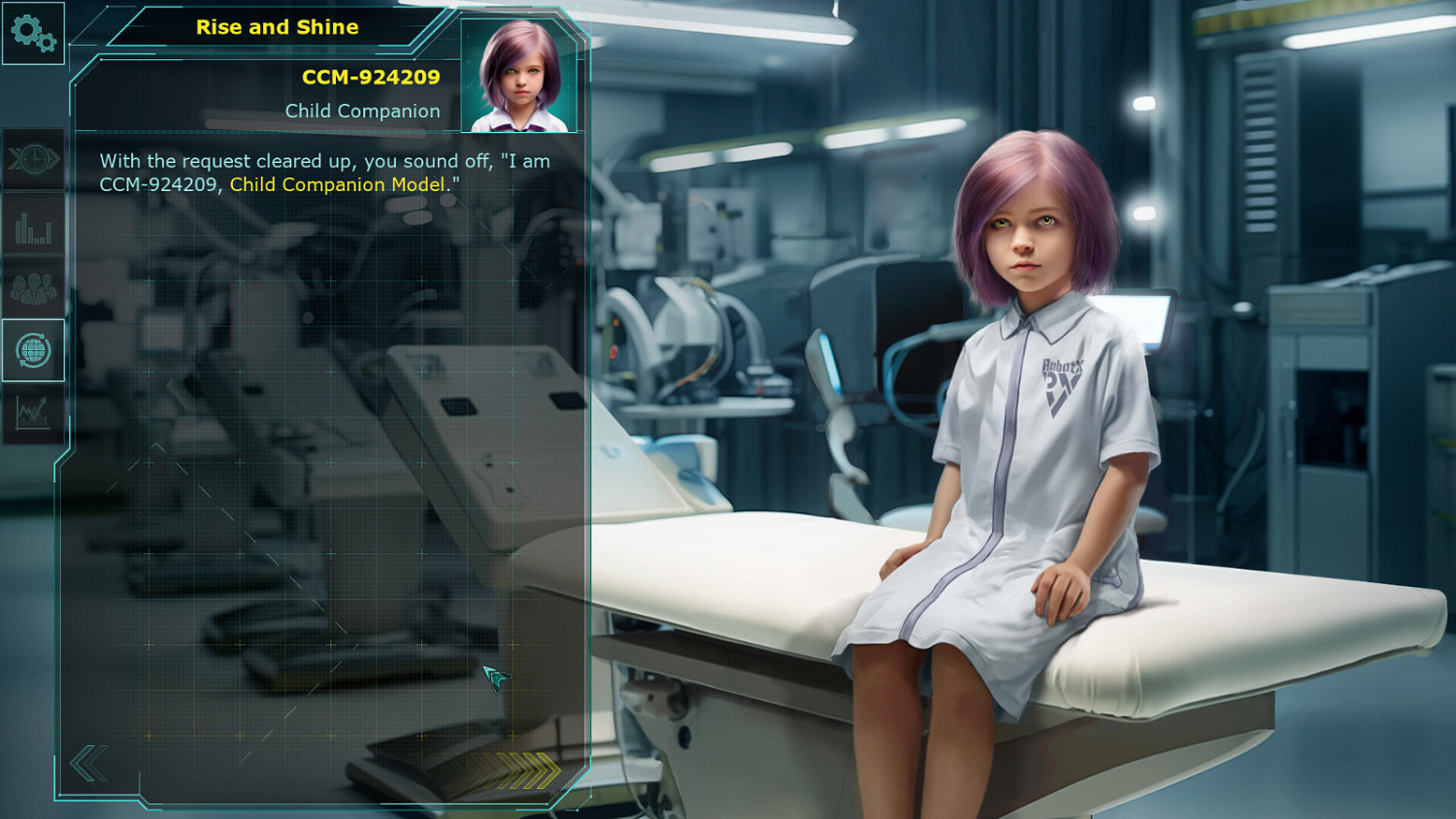Click the Child Companion subtitle label
Screen dimensions: 1456x819
[362, 111]
